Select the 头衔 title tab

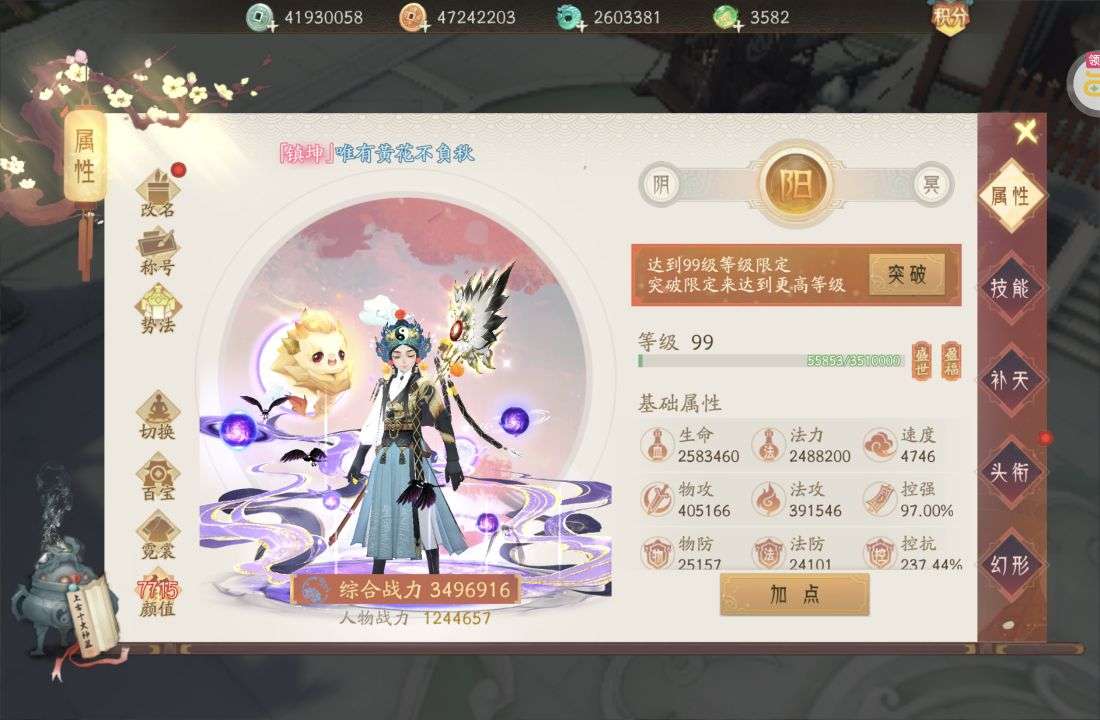pos(1010,471)
